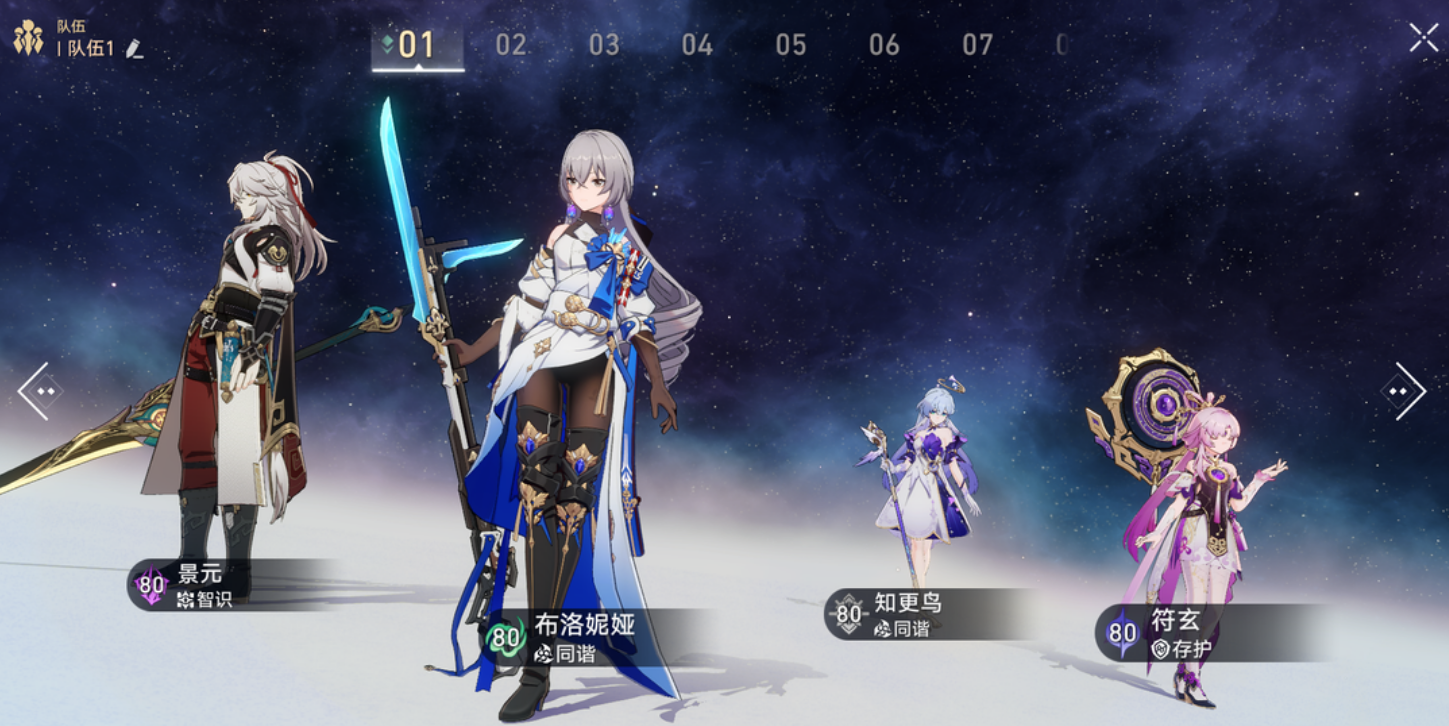Switch to team tab 03
The width and height of the screenshot is (1449, 726).
tap(604, 45)
